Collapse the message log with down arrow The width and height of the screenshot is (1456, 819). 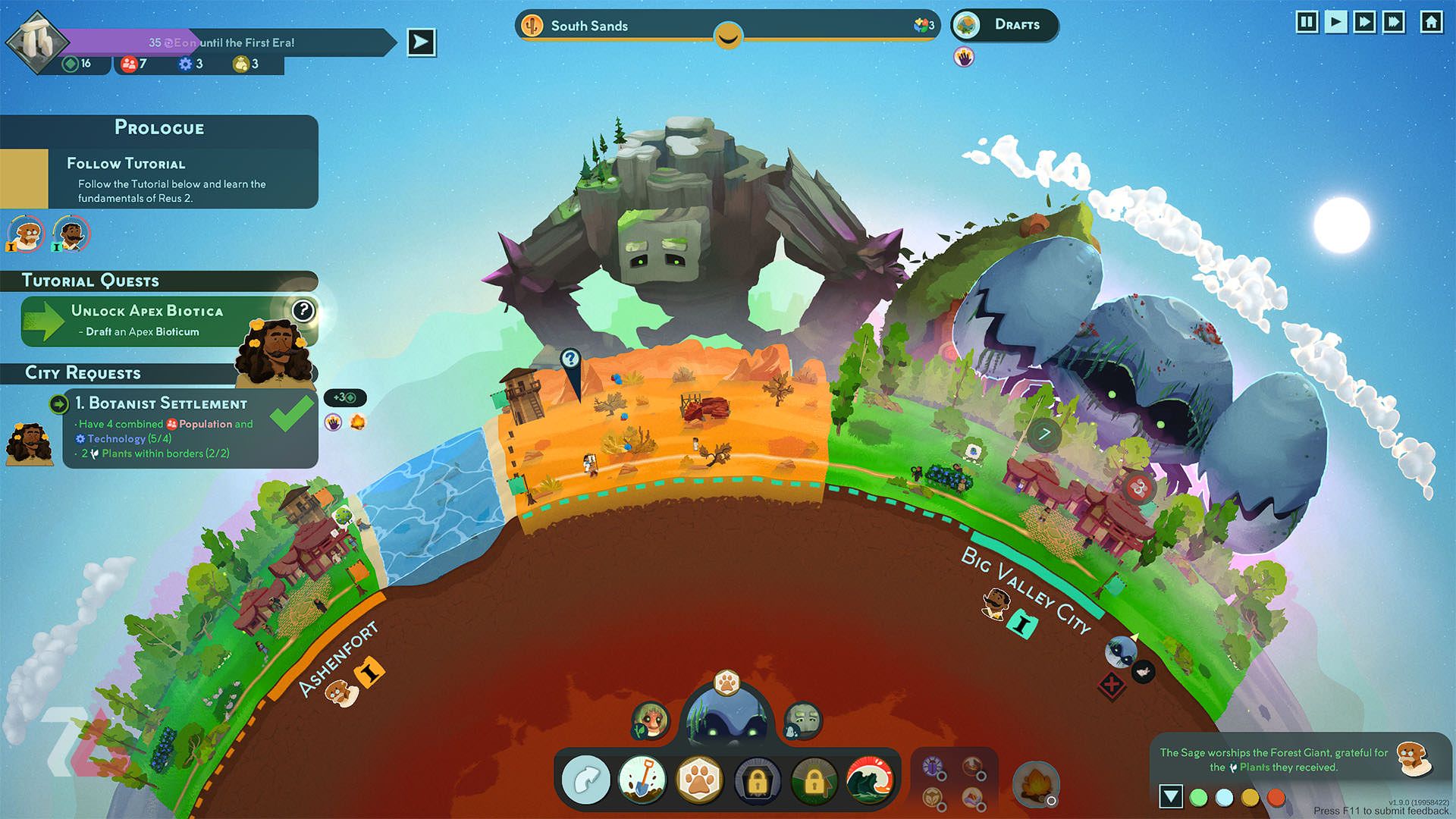[x=1171, y=796]
